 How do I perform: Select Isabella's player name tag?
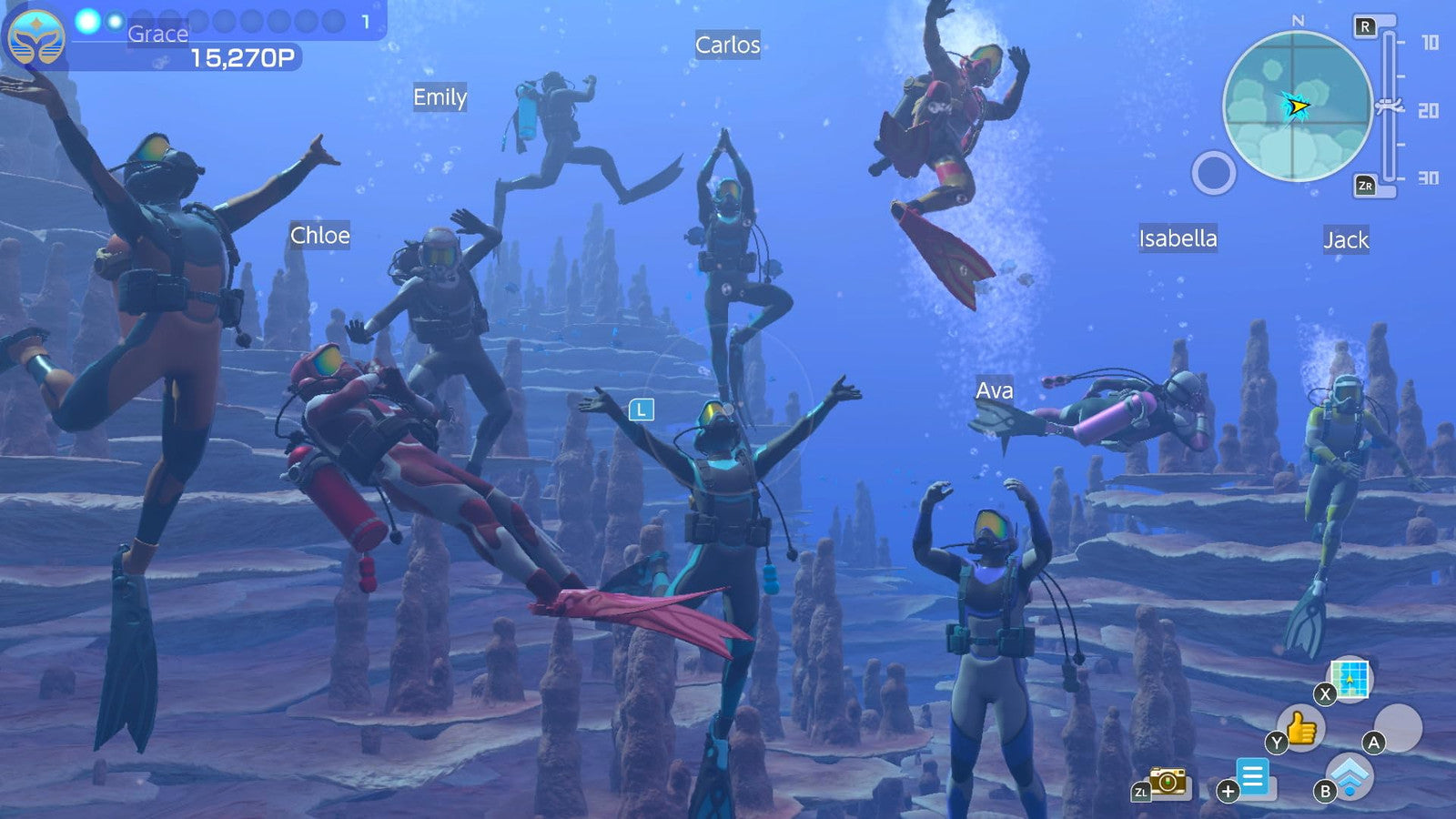coord(1178,238)
